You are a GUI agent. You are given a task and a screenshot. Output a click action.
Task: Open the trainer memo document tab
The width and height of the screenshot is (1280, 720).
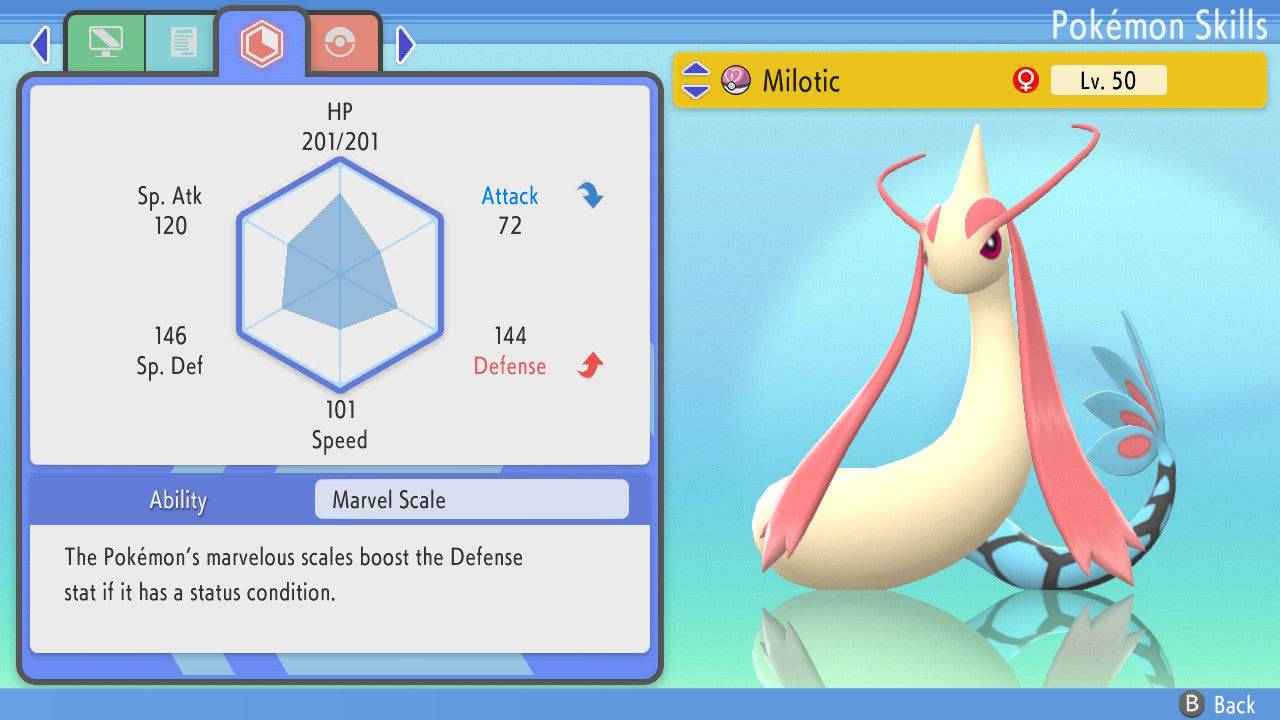click(182, 43)
